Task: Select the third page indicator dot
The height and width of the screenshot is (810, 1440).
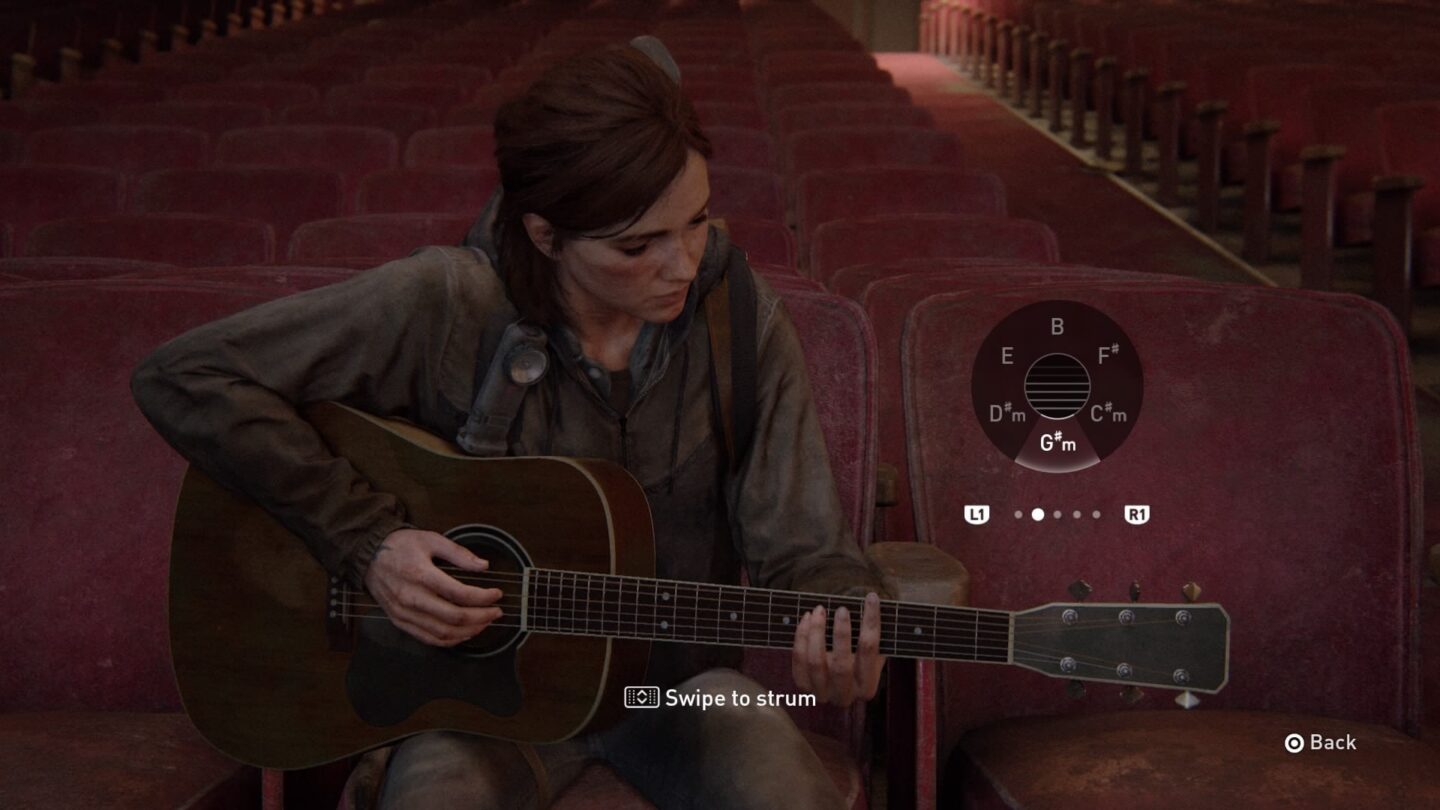Action: click(1057, 514)
